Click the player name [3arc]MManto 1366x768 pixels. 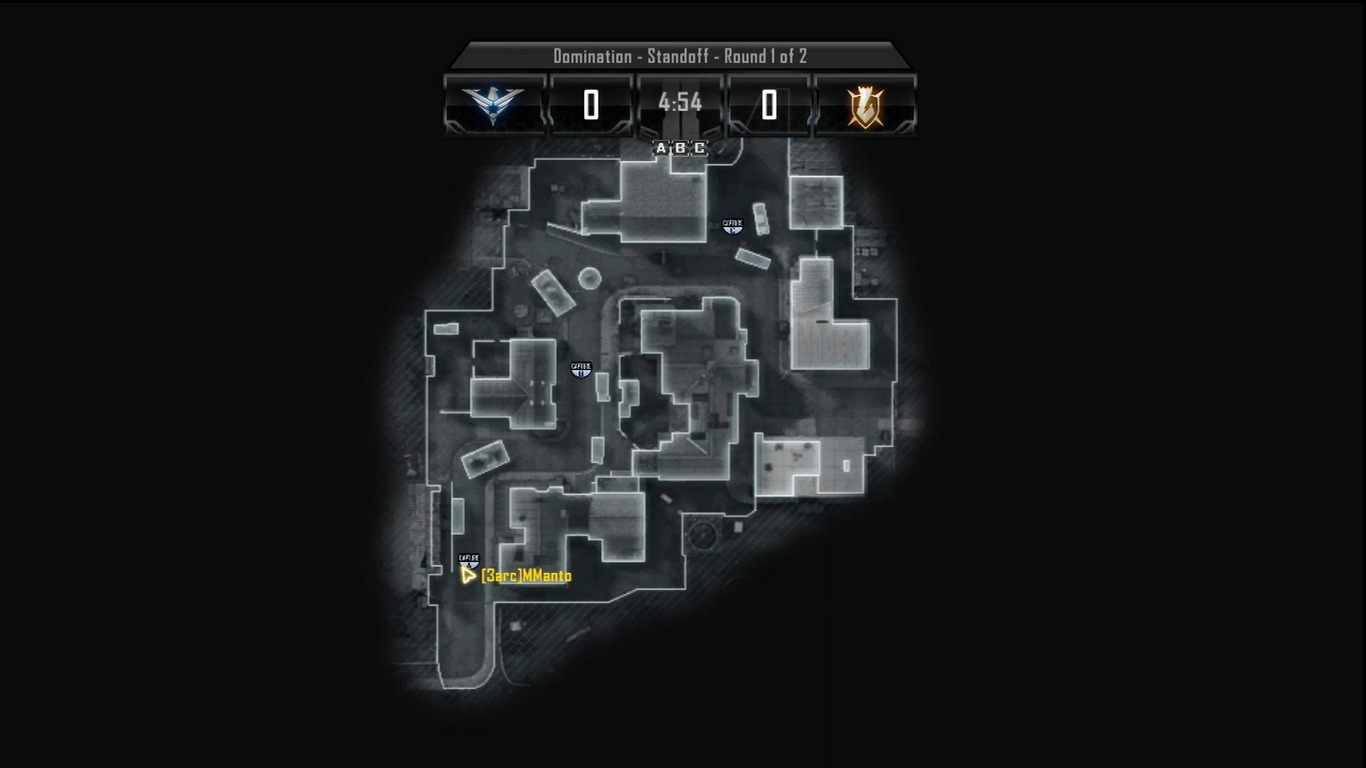pyautogui.click(x=524, y=577)
